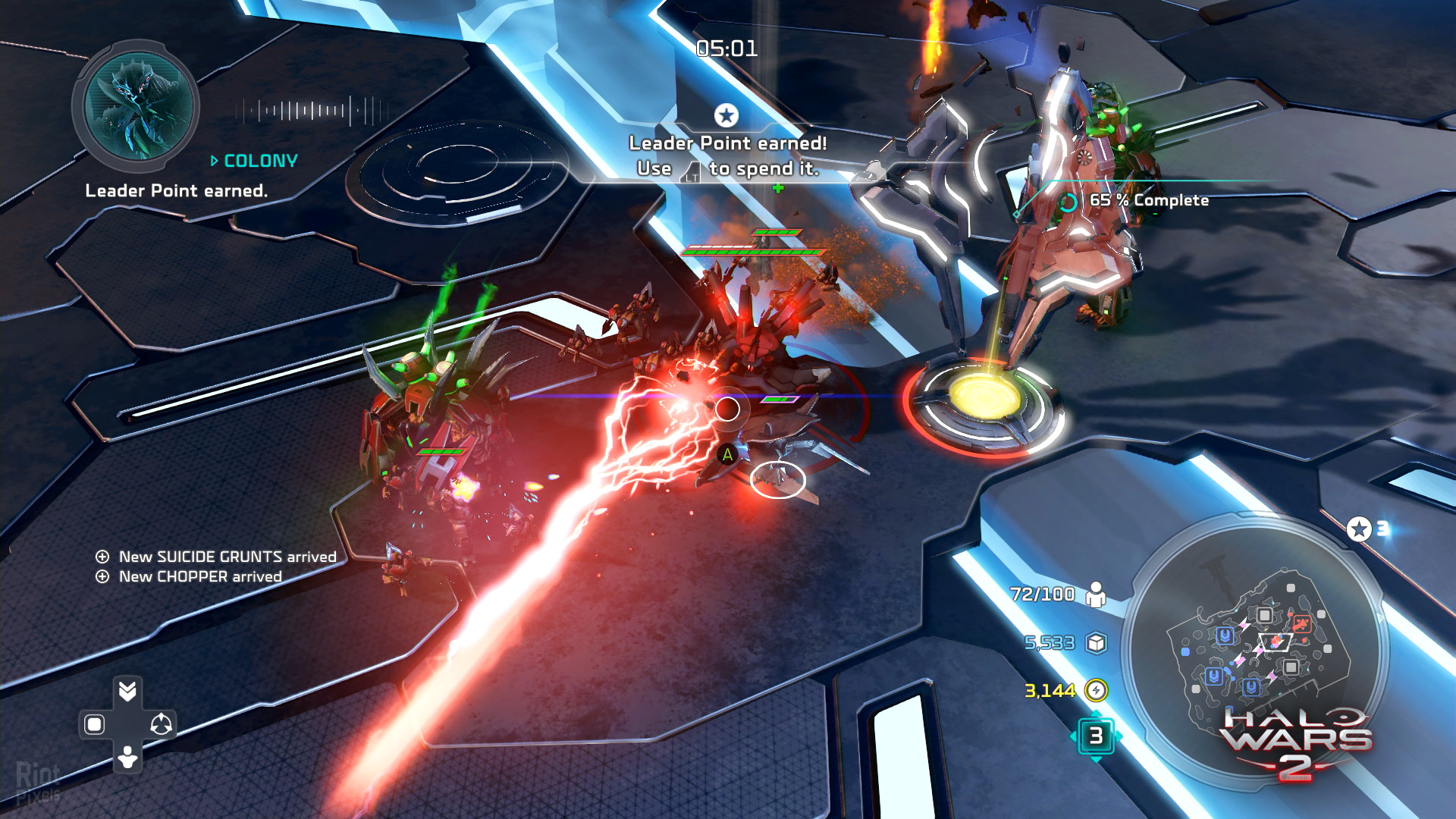This screenshot has height=819, width=1456.
Task: Click the circular minimap
Action: tap(1255, 652)
